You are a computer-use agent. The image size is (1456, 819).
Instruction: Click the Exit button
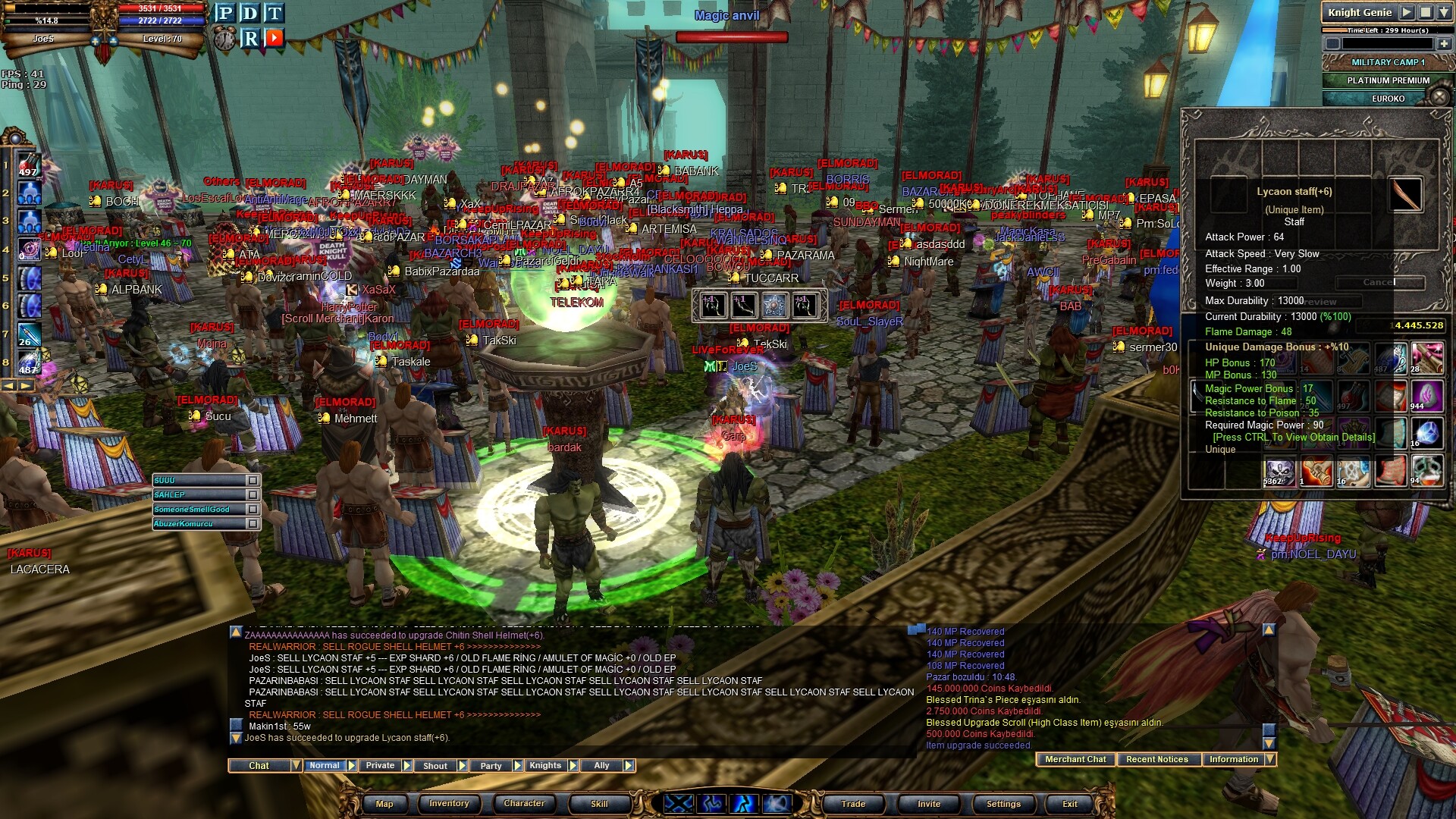(x=1069, y=804)
